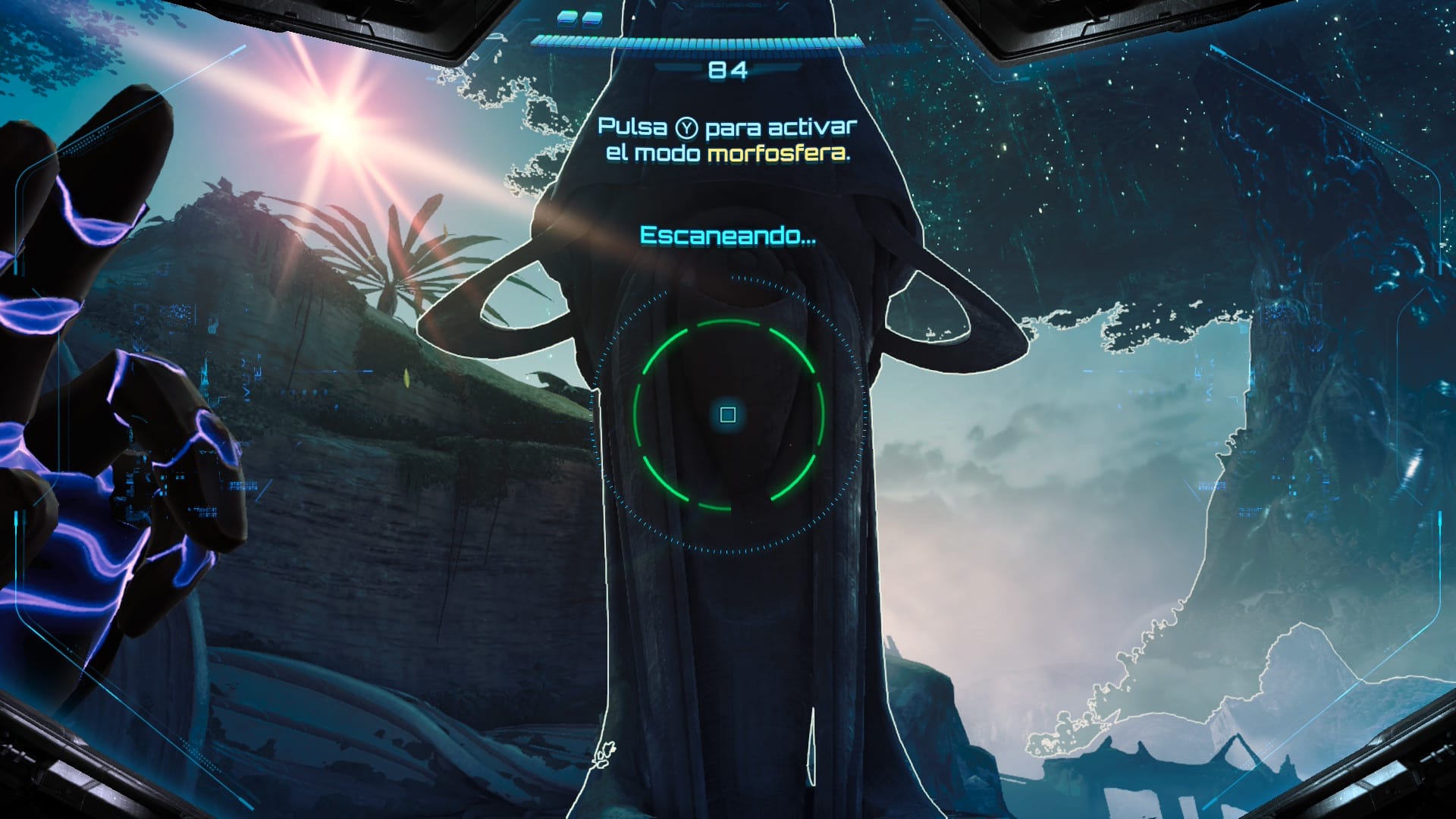Click the central scan target square
The image size is (1456, 819).
click(727, 416)
